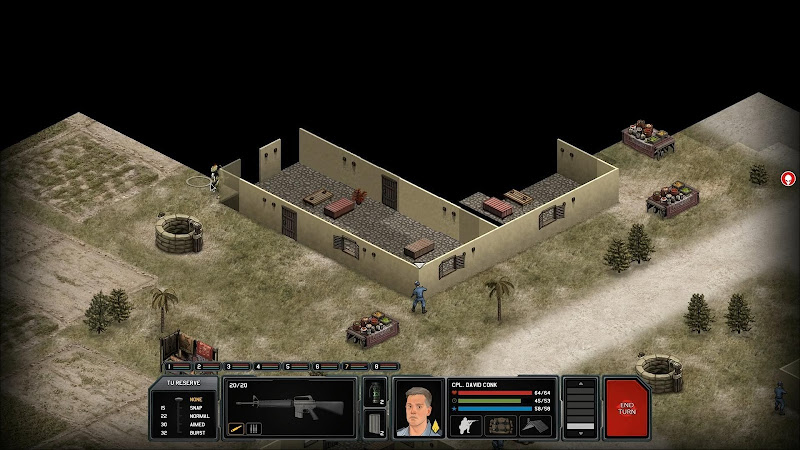End the current turn
Image resolution: width=800 pixels, height=450 pixels.
click(x=627, y=408)
